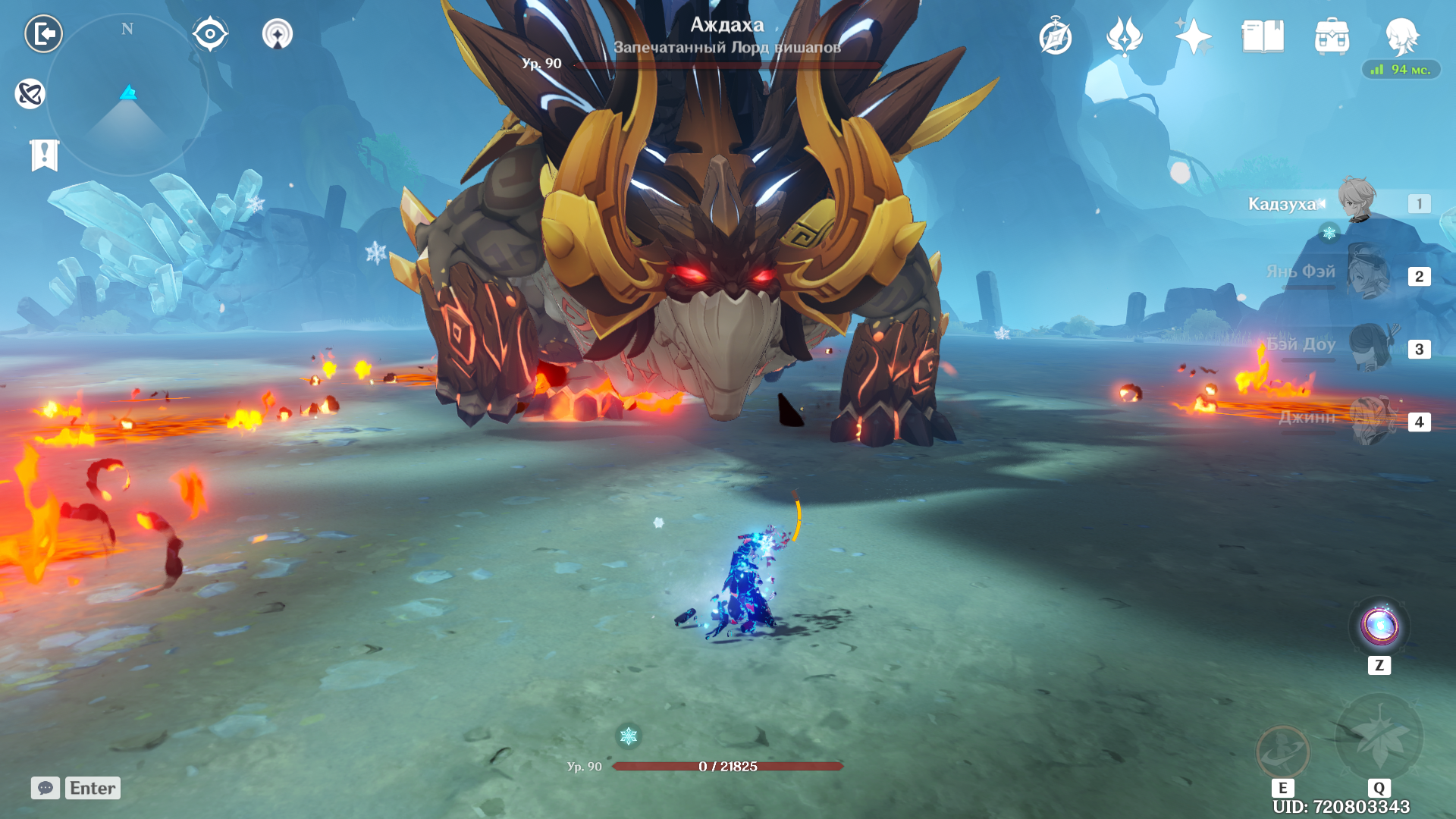1456x819 pixels.
Task: Switch to party member Янь Фэй
Action: (x=1367, y=273)
